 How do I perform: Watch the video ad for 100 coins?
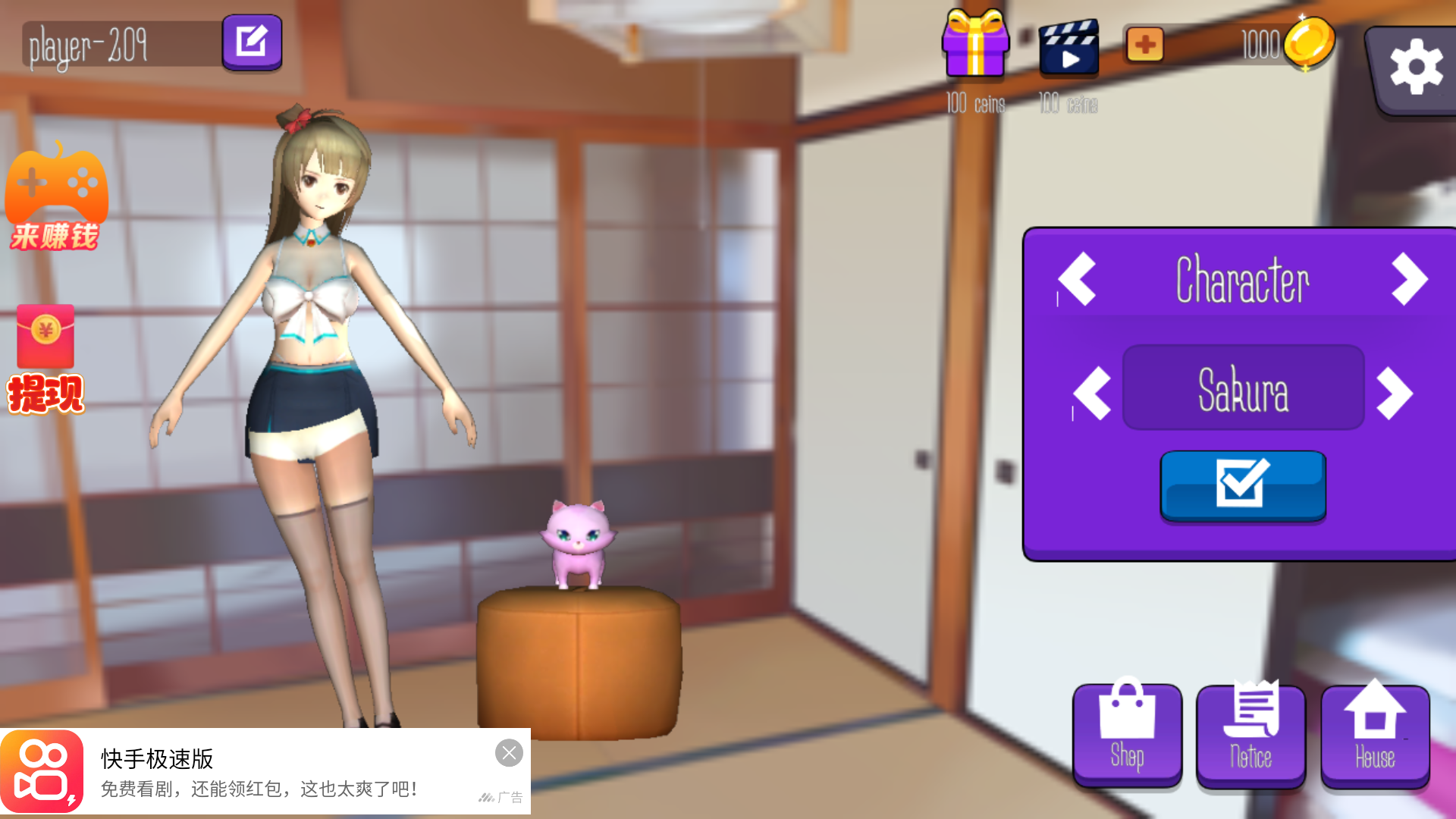(1069, 47)
